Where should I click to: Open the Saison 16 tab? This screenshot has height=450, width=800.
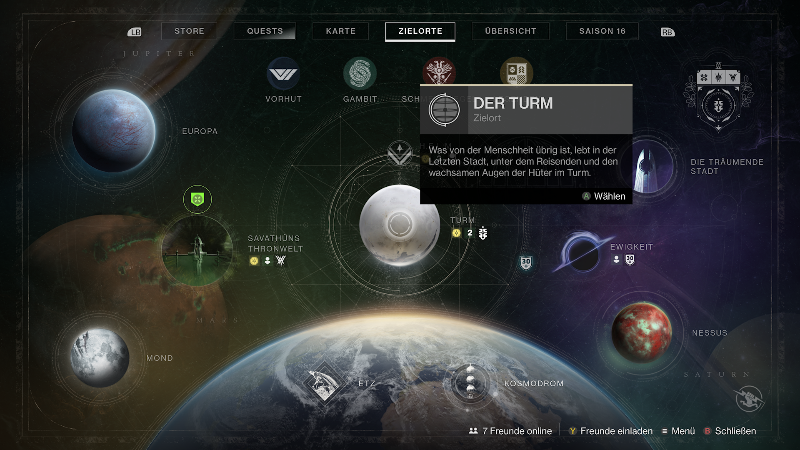[x=602, y=31]
